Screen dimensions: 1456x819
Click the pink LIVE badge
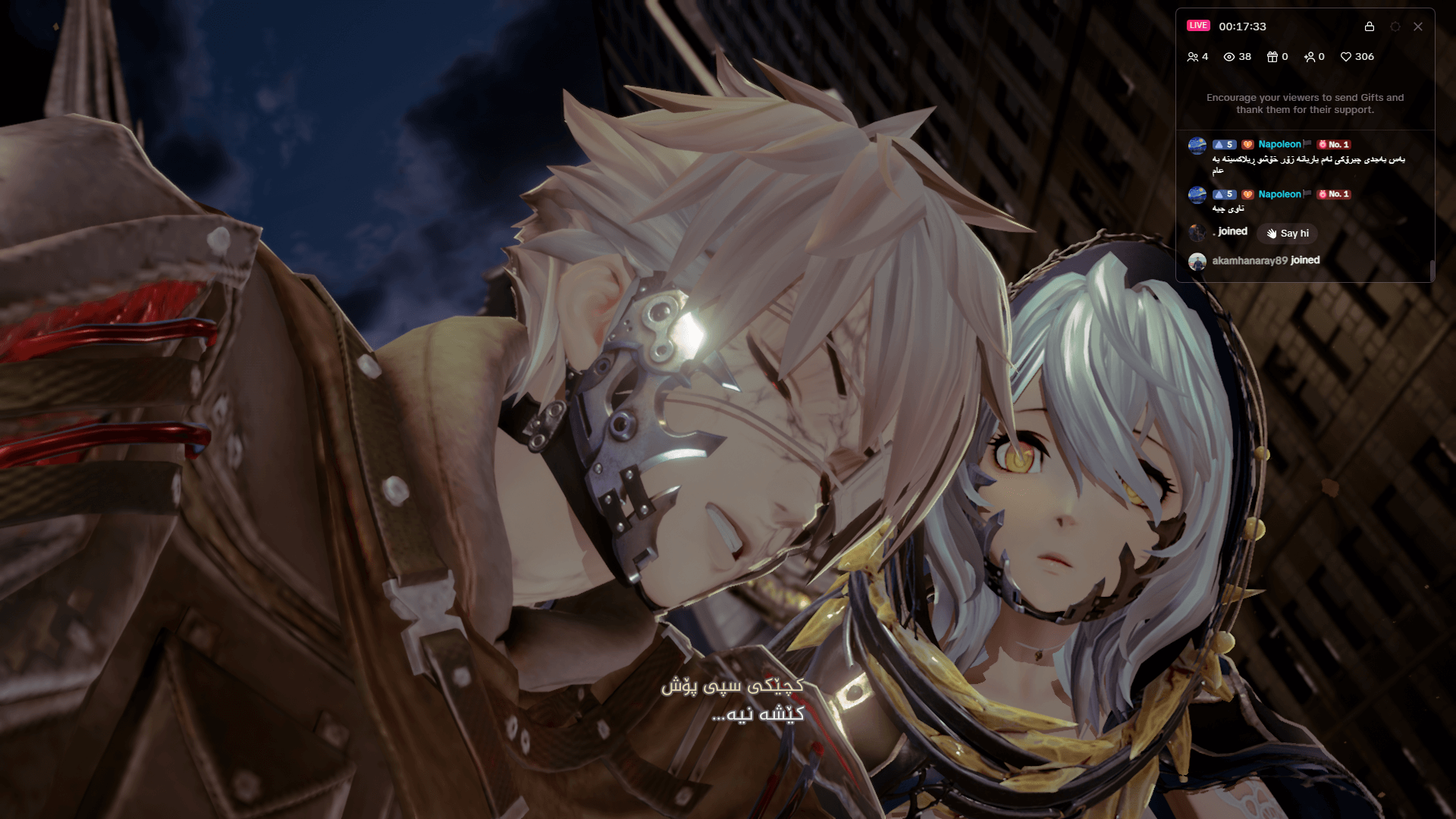point(1198,26)
